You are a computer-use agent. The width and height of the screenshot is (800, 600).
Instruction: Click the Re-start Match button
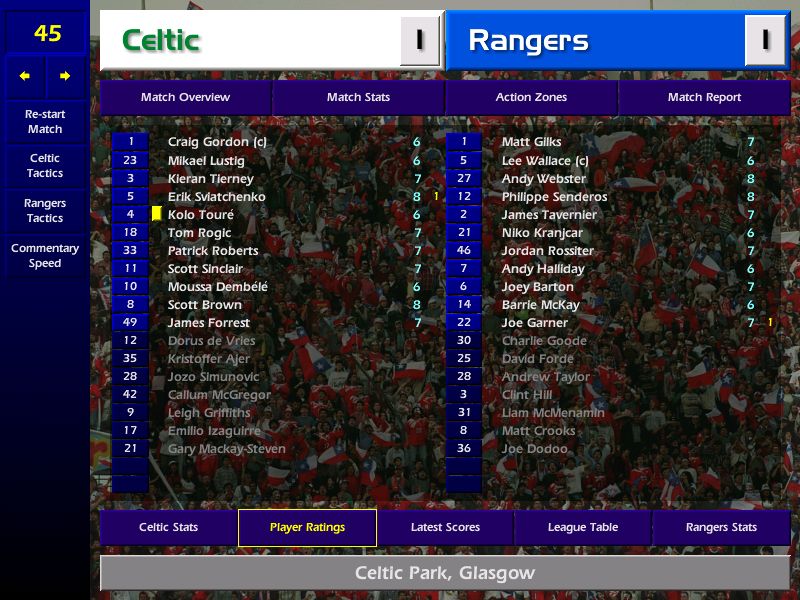pyautogui.click(x=45, y=121)
